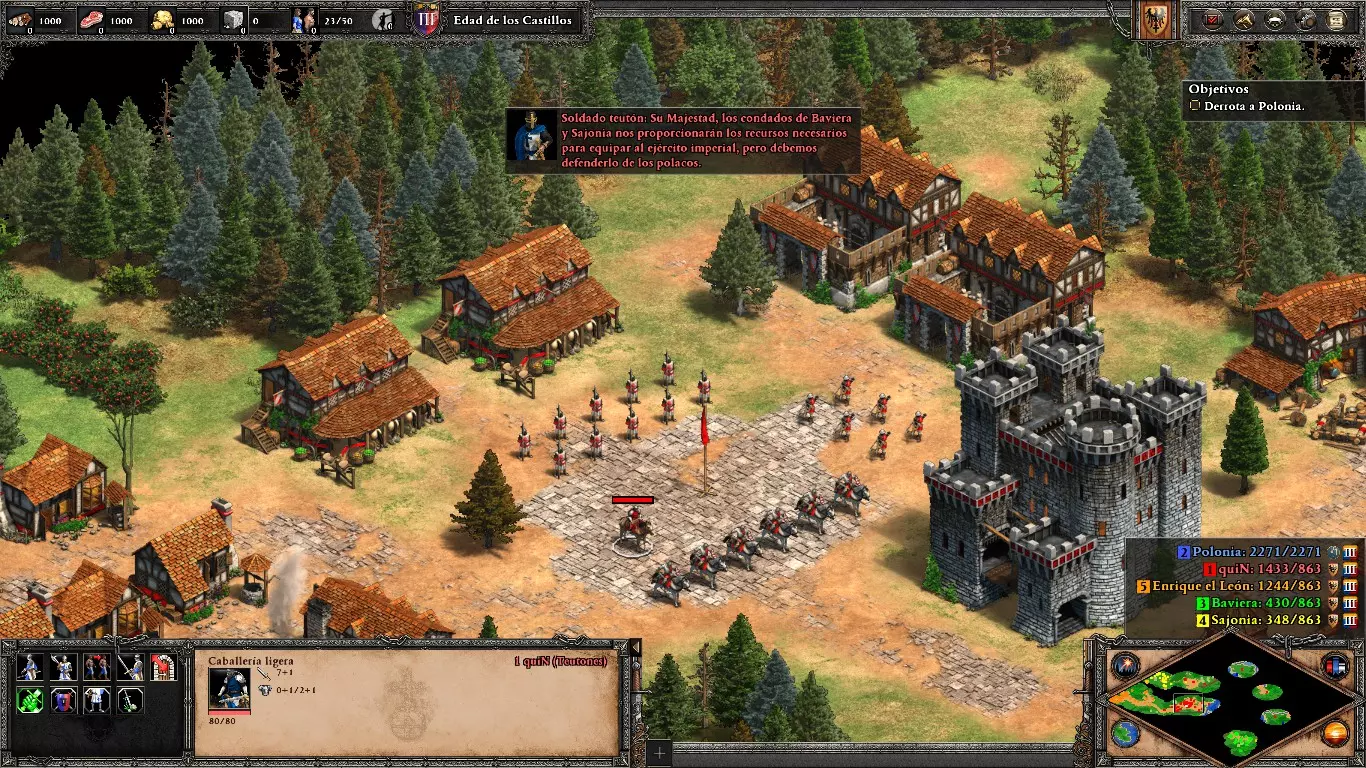This screenshot has width=1366, height=768.
Task: Open the tech tree gavel button
Action: pos(1244,20)
